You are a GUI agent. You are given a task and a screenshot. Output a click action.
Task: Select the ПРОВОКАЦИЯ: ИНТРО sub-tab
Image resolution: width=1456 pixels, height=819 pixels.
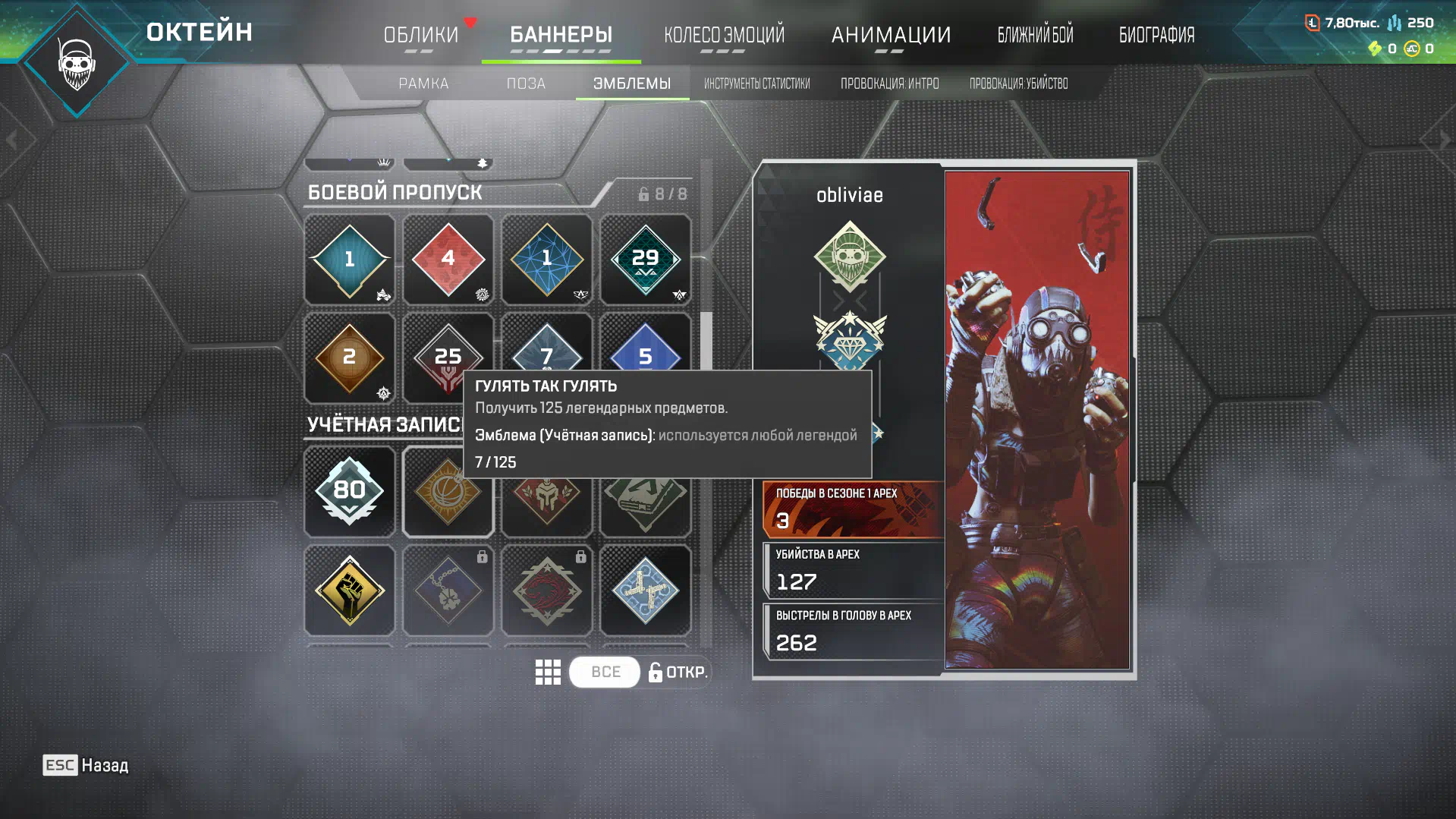tap(889, 83)
